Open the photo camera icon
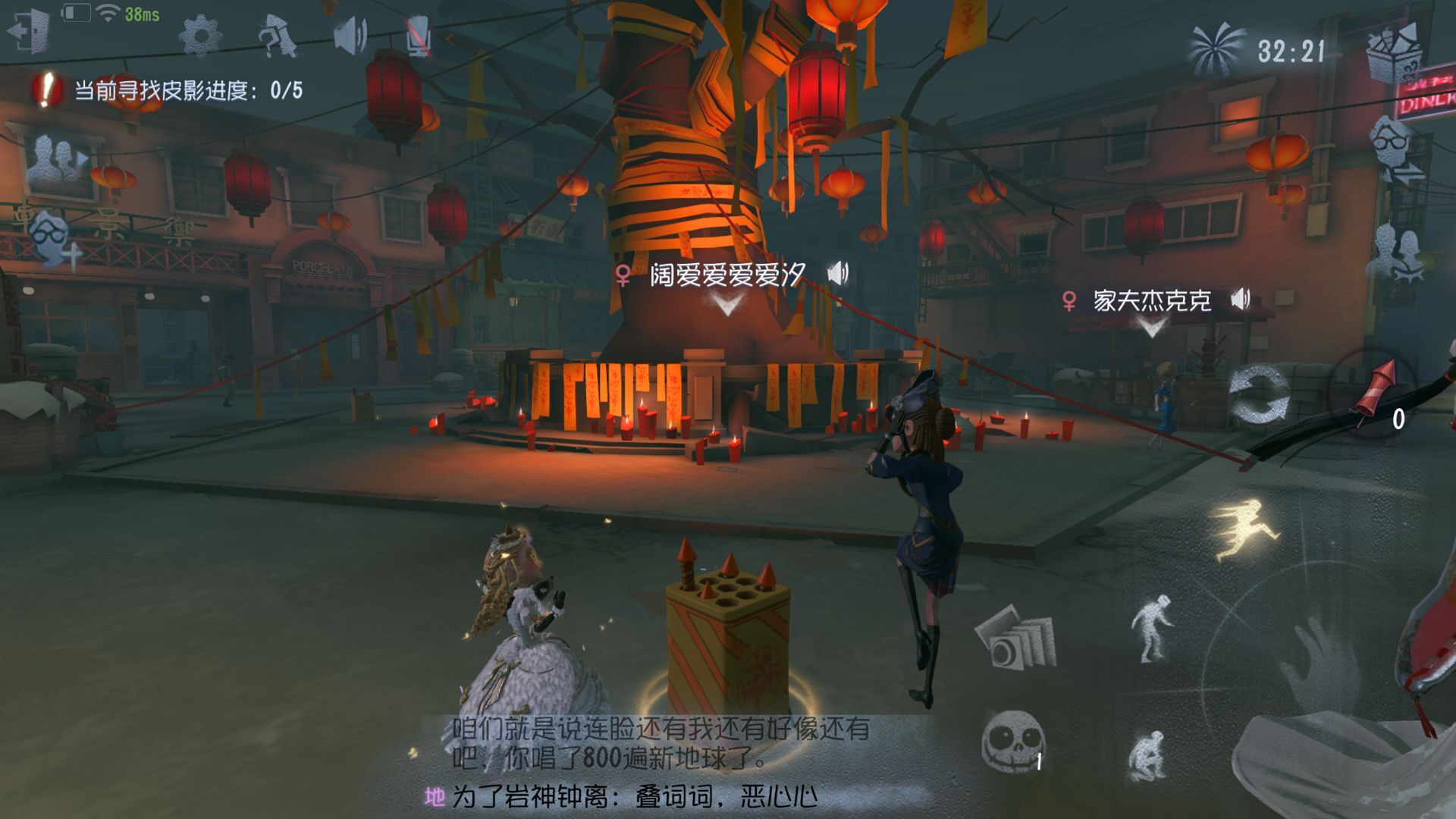Viewport: 1456px width, 819px height. (x=1015, y=638)
